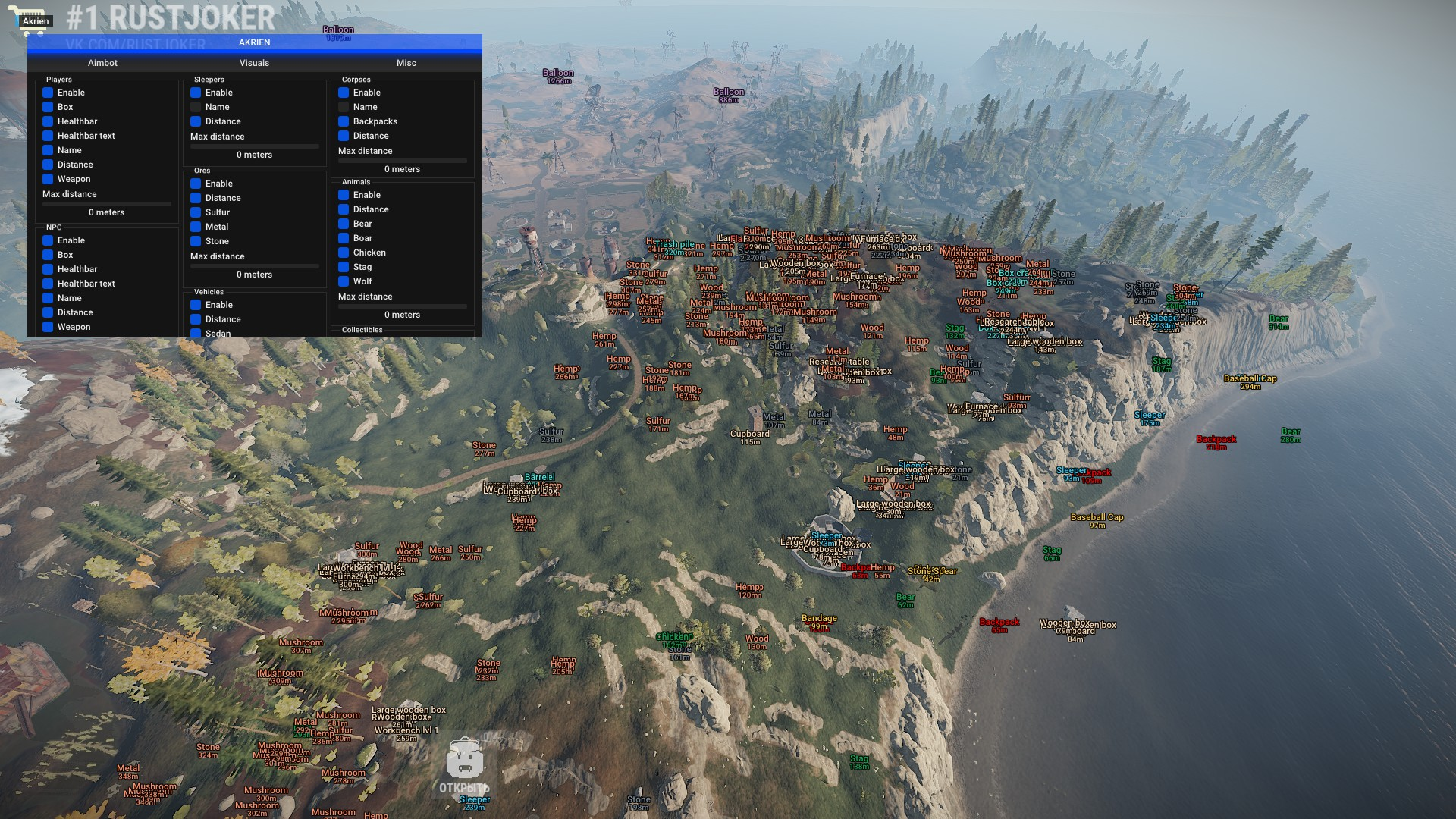Toggle the Corpses Backpacks checkbox

point(344,121)
